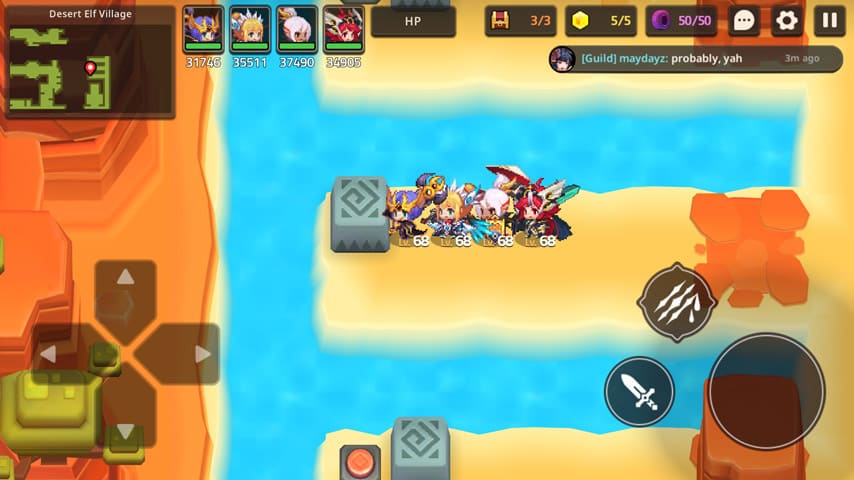Select the blonde hero portrait with 35511 HP

point(250,29)
